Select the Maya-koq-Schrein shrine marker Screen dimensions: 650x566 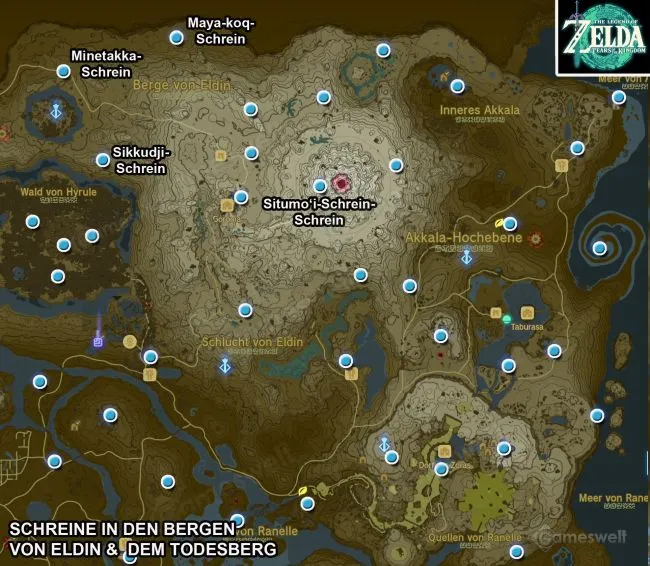176,38
